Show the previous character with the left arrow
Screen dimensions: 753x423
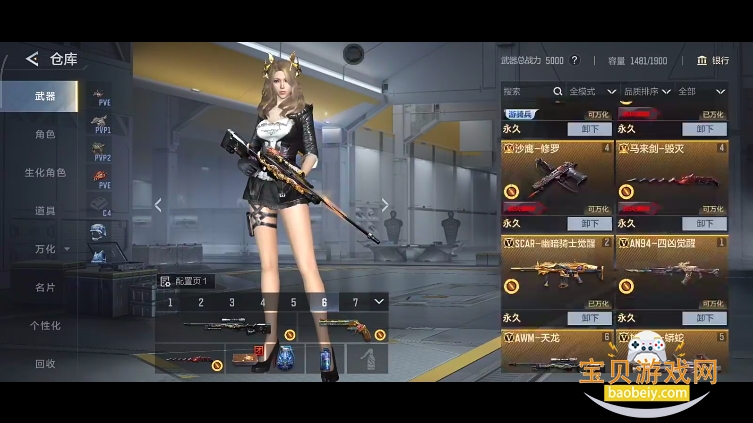(x=157, y=205)
